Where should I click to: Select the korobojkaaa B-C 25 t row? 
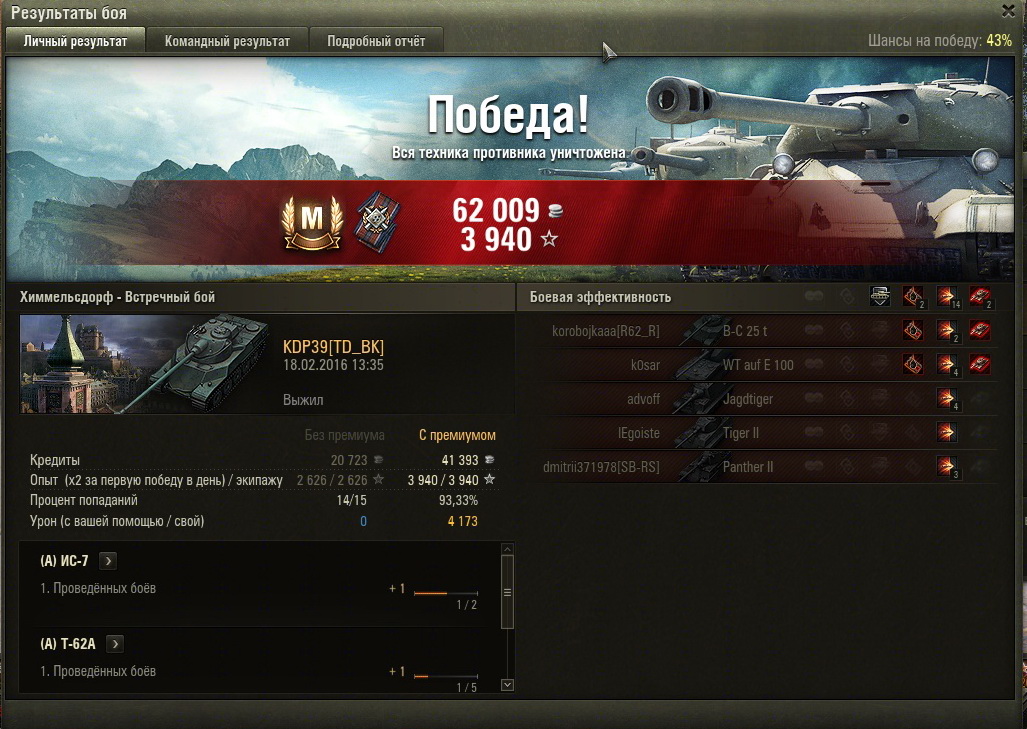tap(757, 331)
